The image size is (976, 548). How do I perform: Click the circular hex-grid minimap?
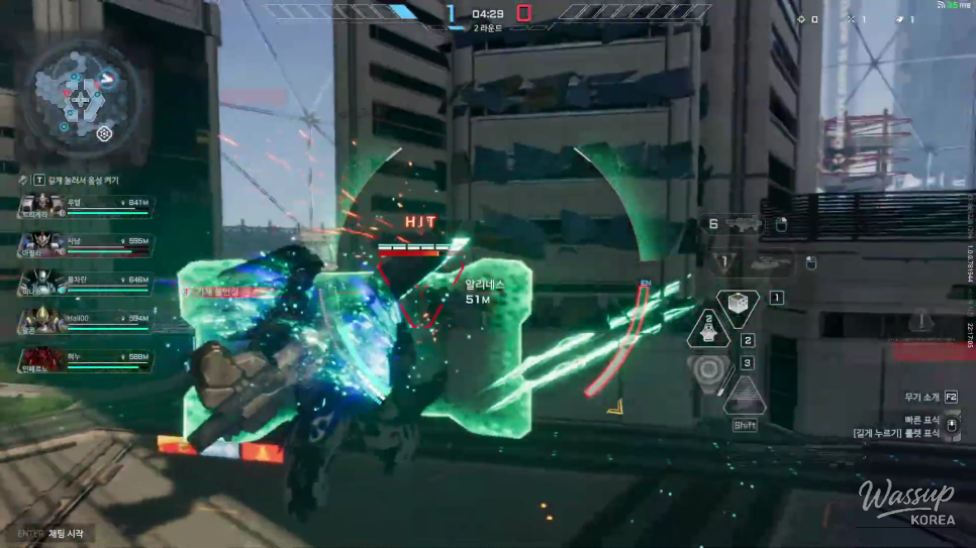[x=78, y=98]
